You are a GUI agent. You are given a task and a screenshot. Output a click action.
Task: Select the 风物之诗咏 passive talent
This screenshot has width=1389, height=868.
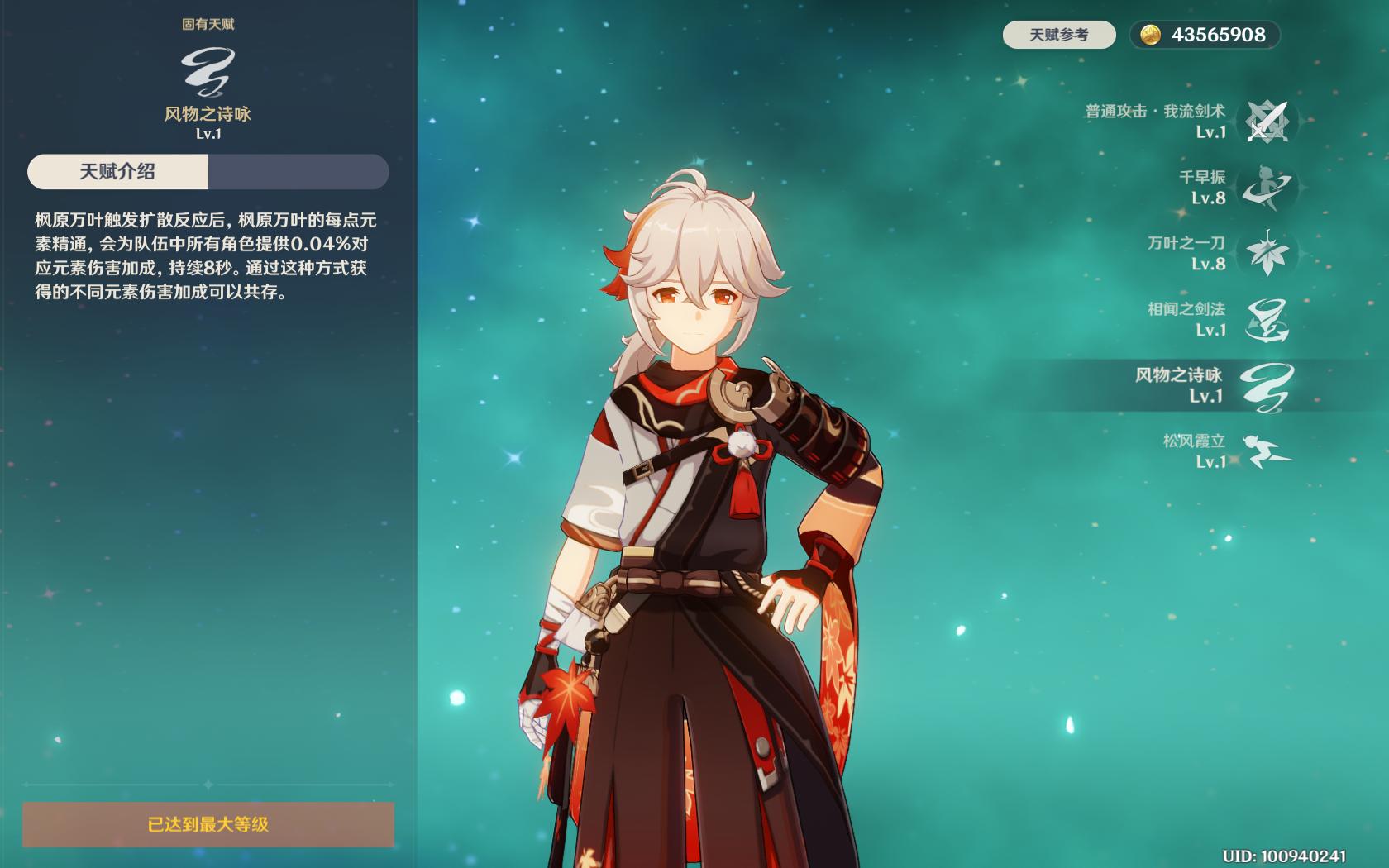[x=1266, y=386]
